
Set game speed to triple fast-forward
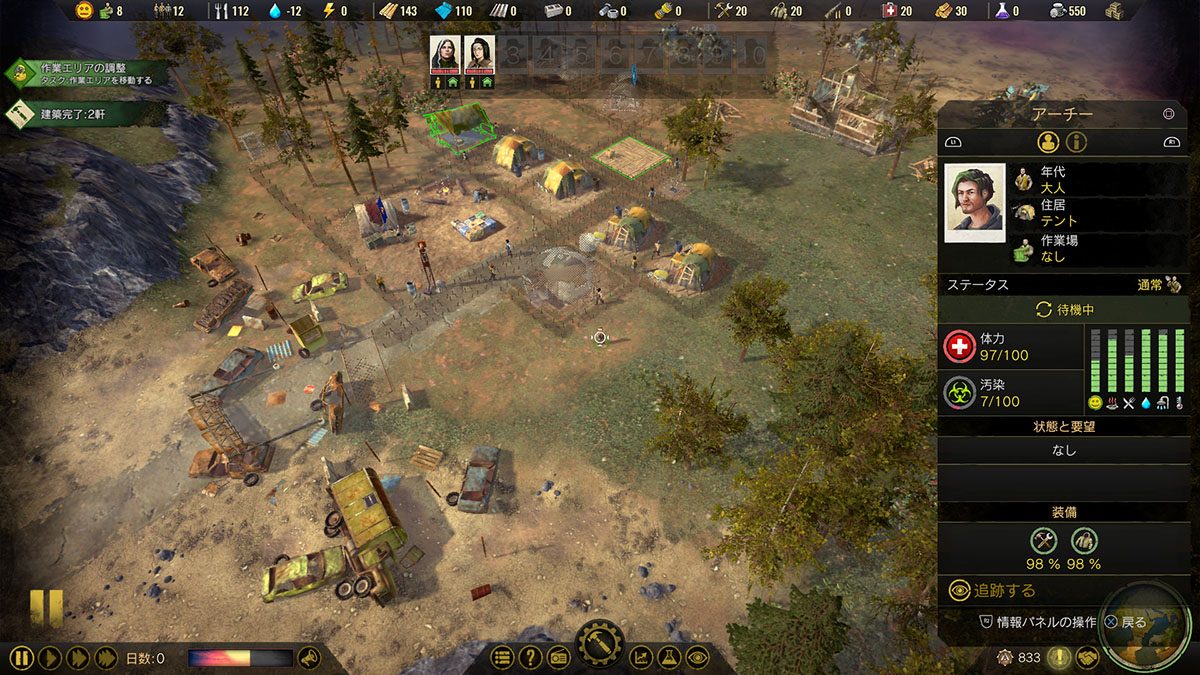tap(105, 658)
